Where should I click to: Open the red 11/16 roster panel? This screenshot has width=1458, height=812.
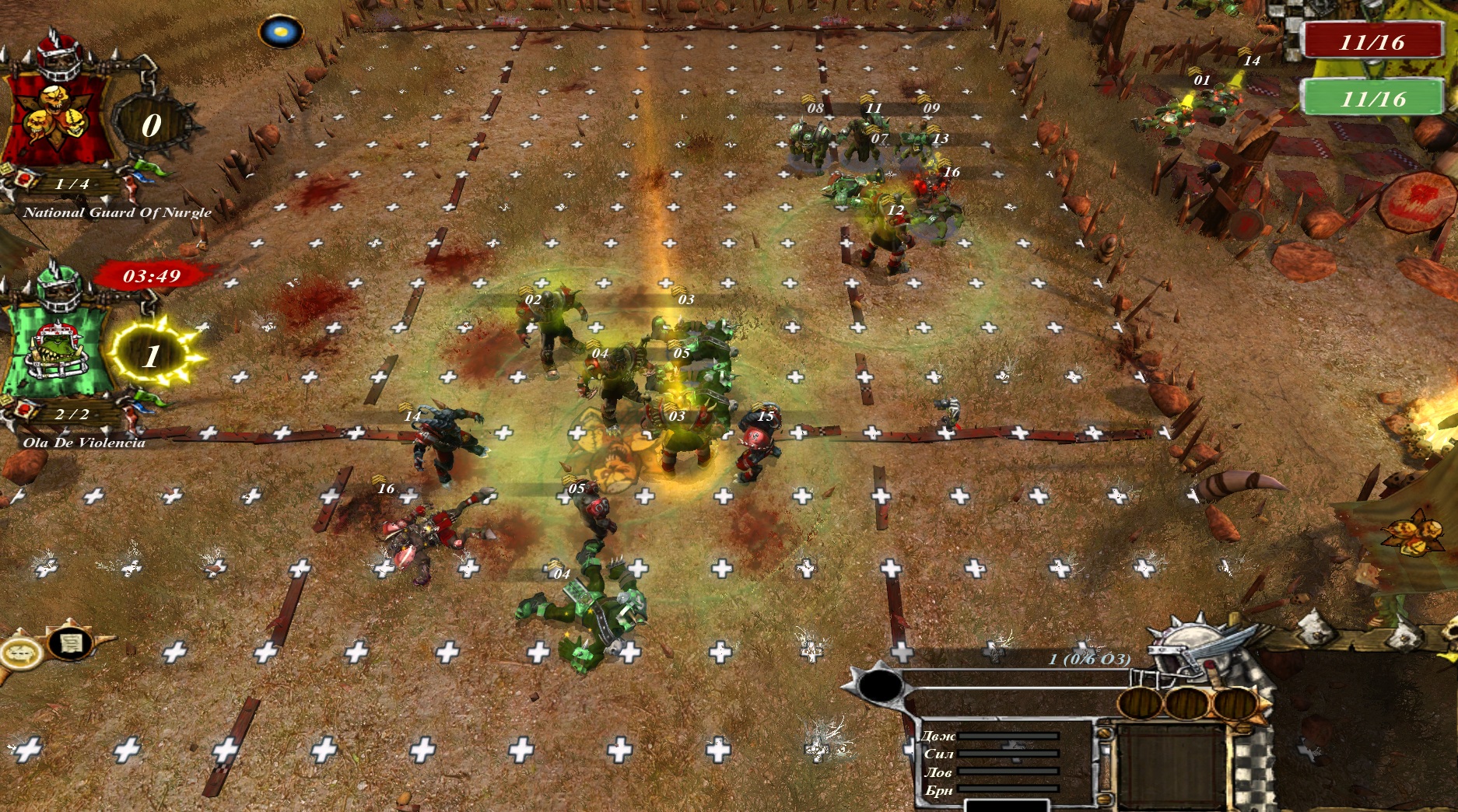click(x=1373, y=42)
